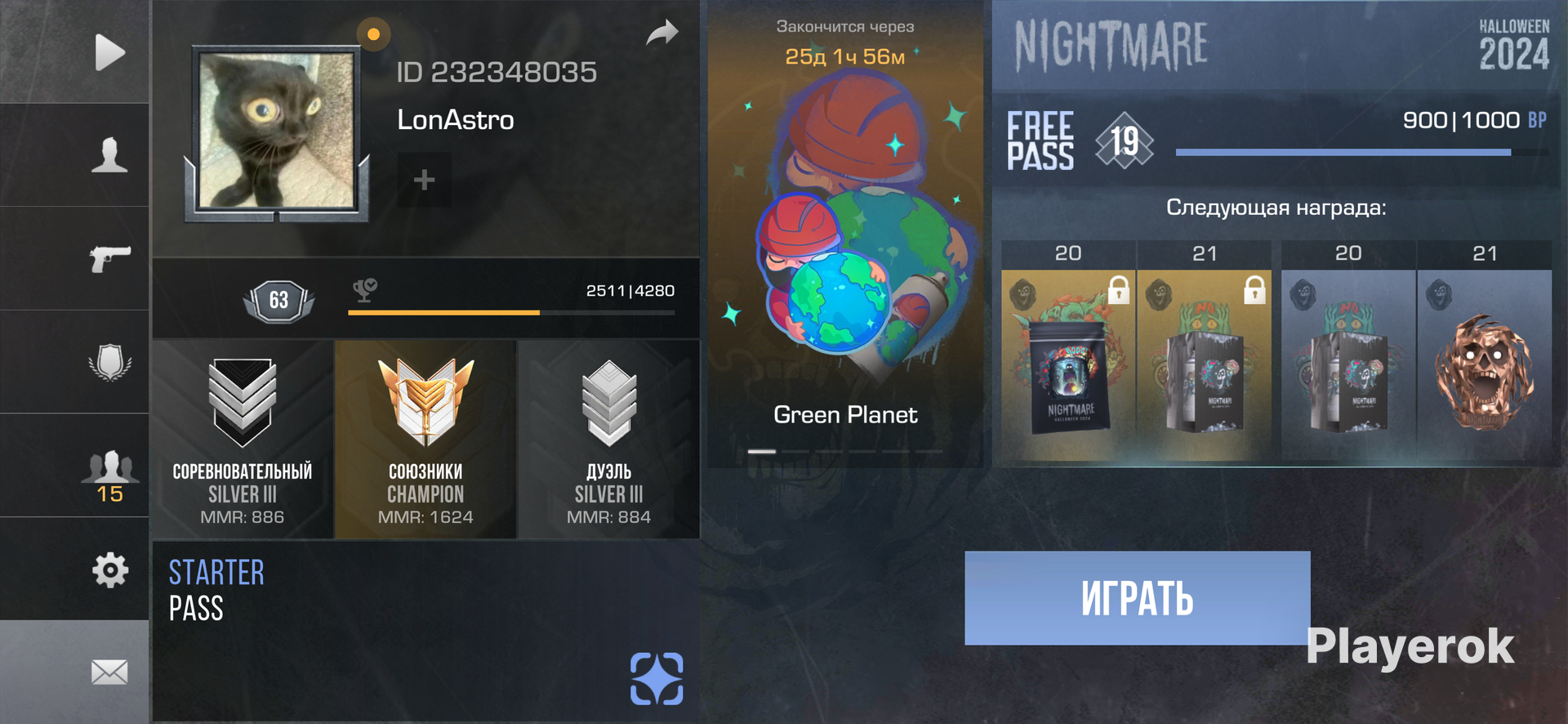1568x724 pixels.
Task: Open the gear settings menu
Action: pyautogui.click(x=109, y=570)
